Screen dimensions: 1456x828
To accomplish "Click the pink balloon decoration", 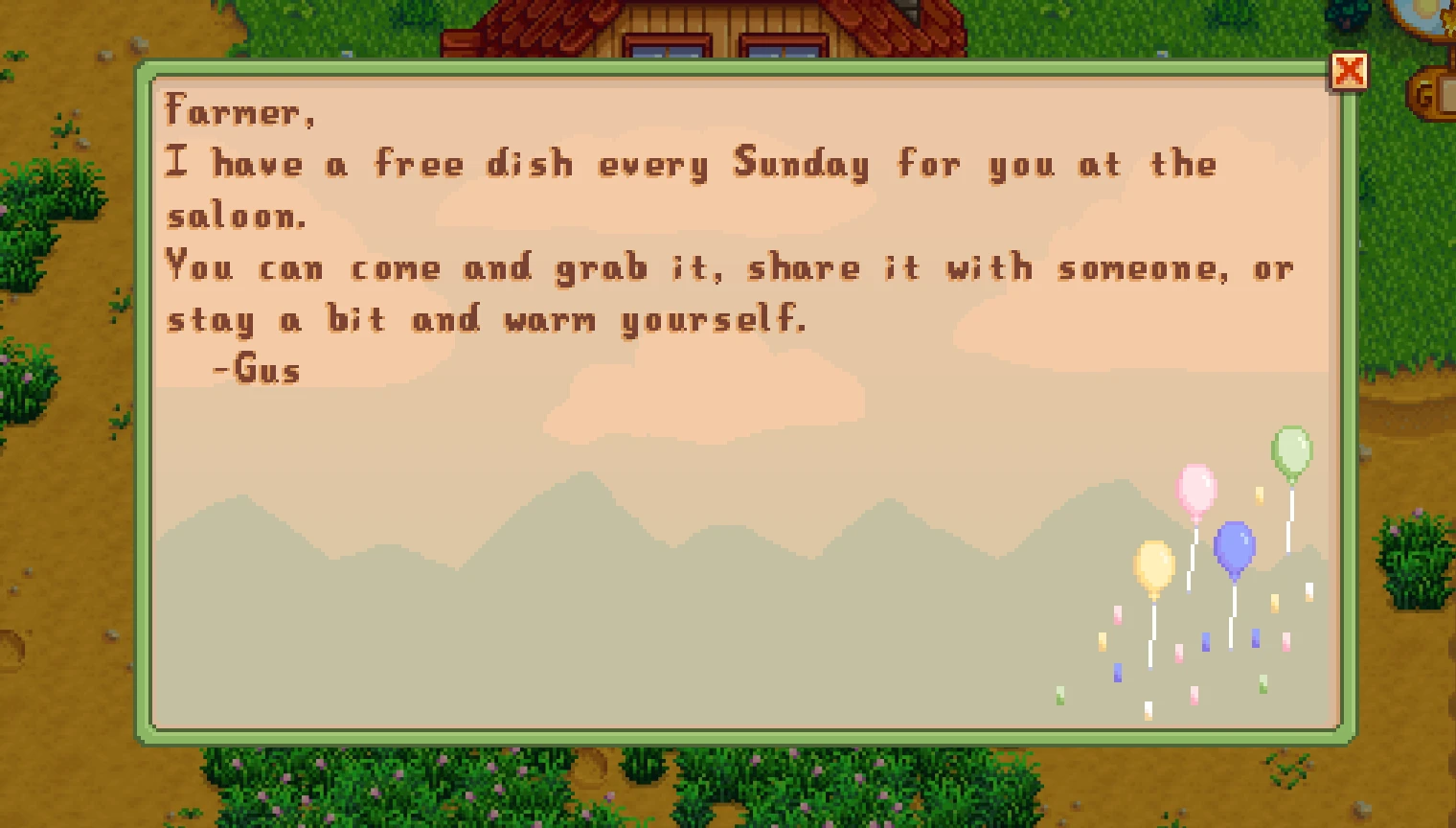I will [1196, 489].
